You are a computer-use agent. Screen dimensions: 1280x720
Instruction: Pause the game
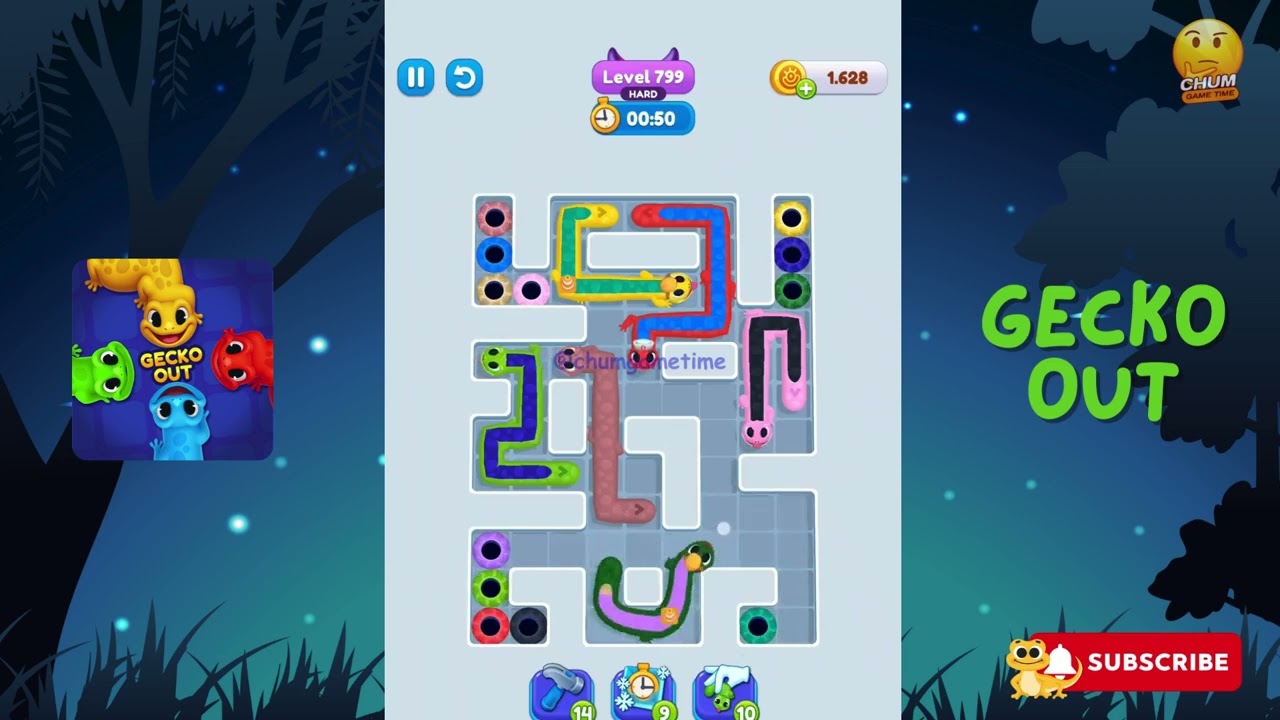417,78
